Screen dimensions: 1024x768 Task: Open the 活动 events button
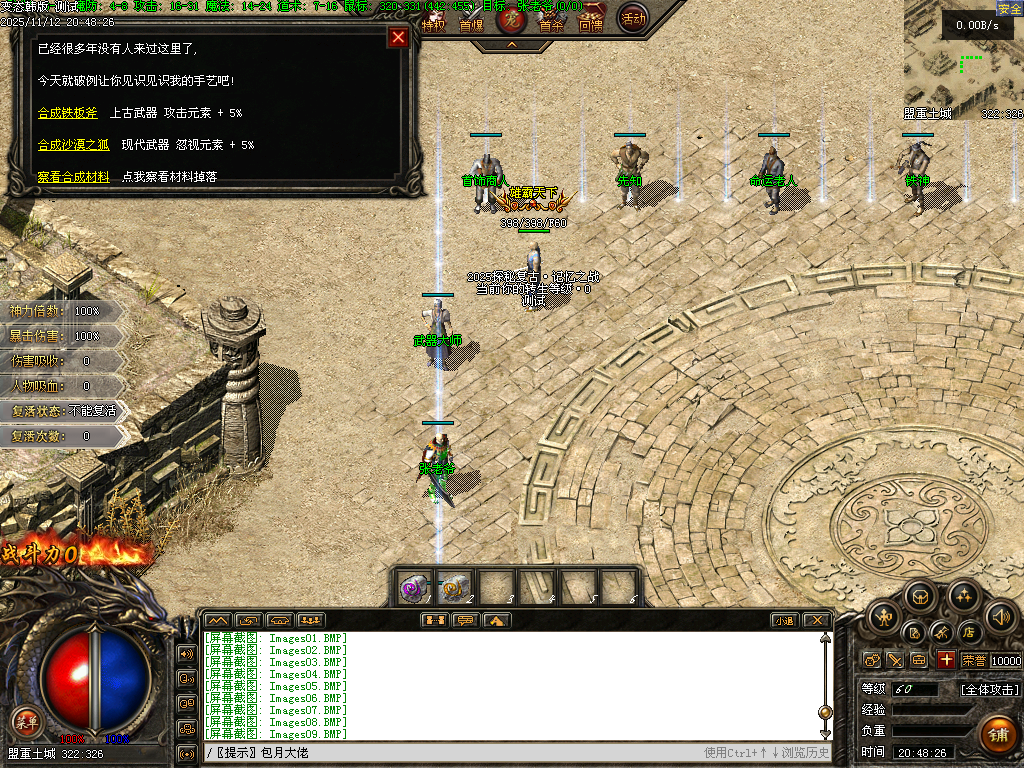[x=632, y=18]
